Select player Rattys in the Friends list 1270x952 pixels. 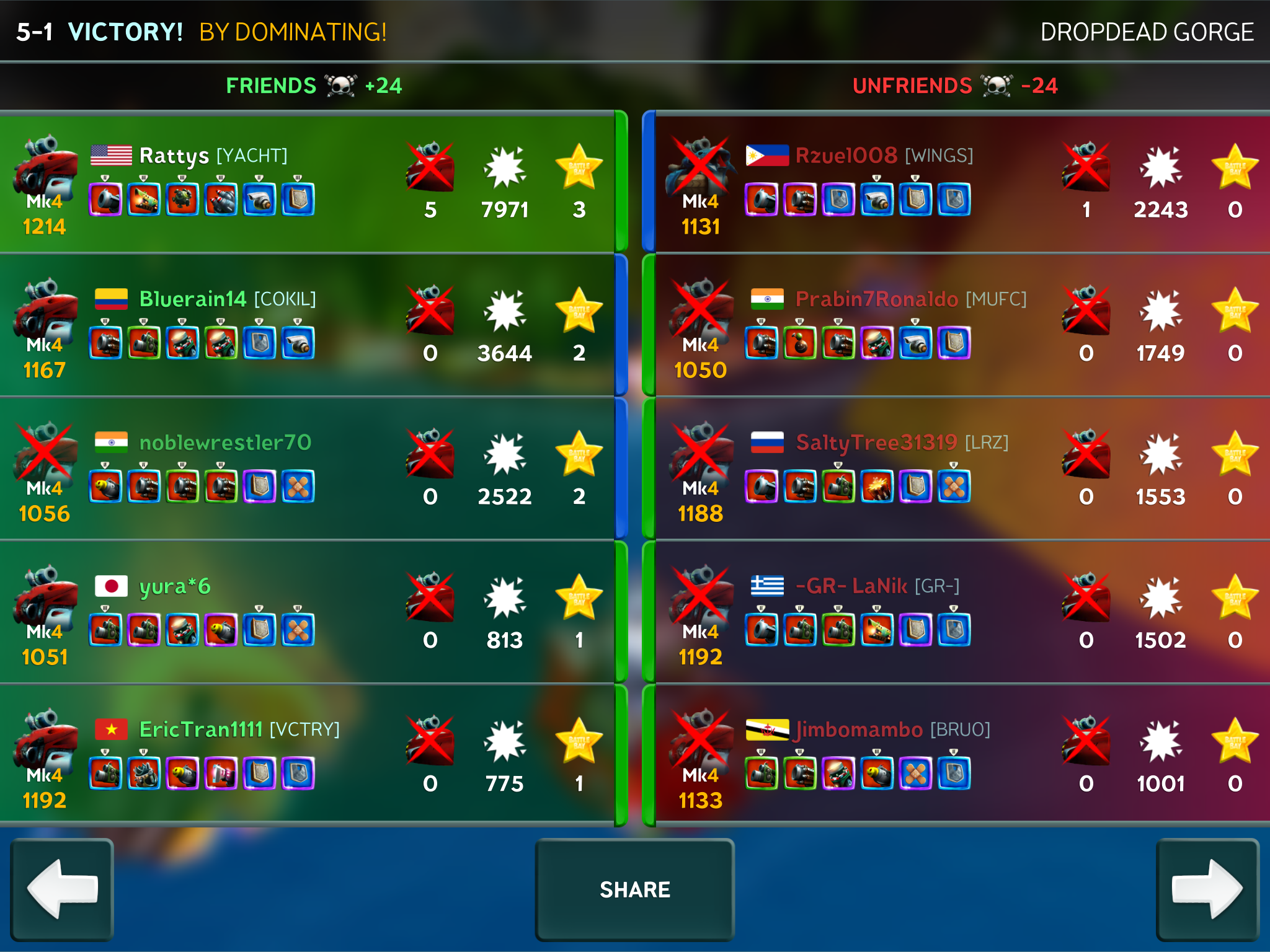pos(307,183)
